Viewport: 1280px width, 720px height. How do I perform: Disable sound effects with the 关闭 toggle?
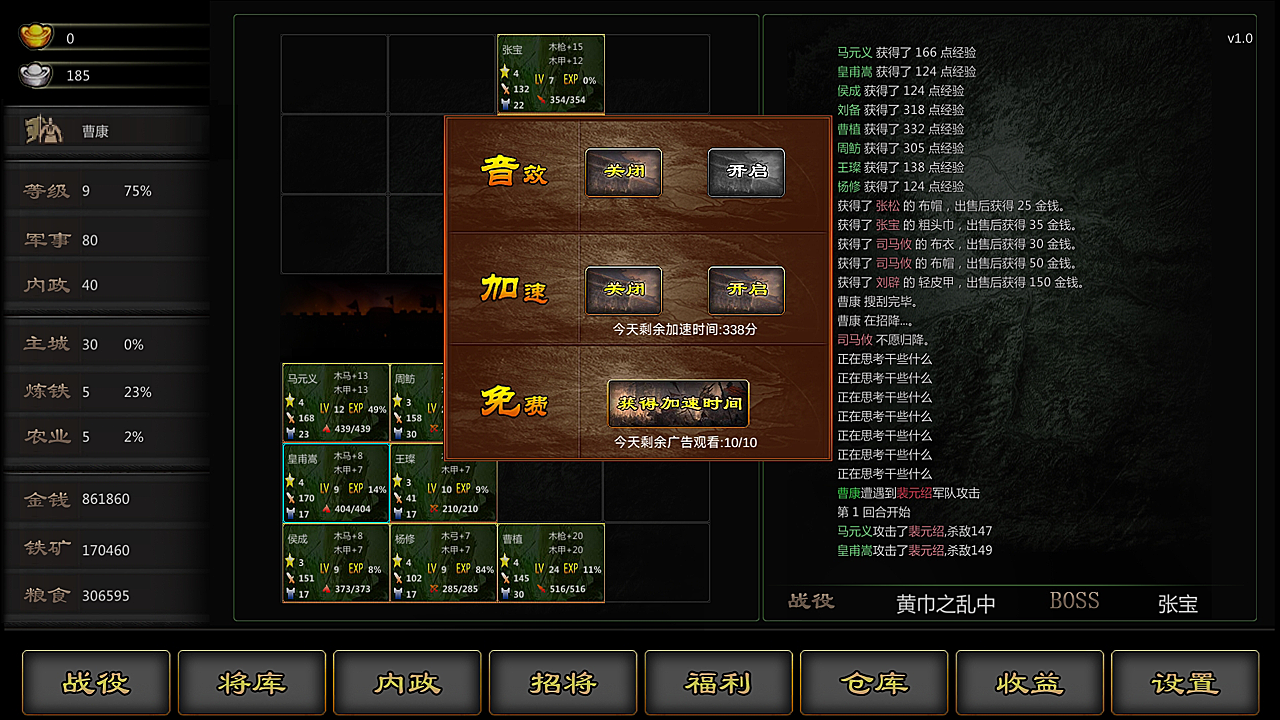point(623,172)
